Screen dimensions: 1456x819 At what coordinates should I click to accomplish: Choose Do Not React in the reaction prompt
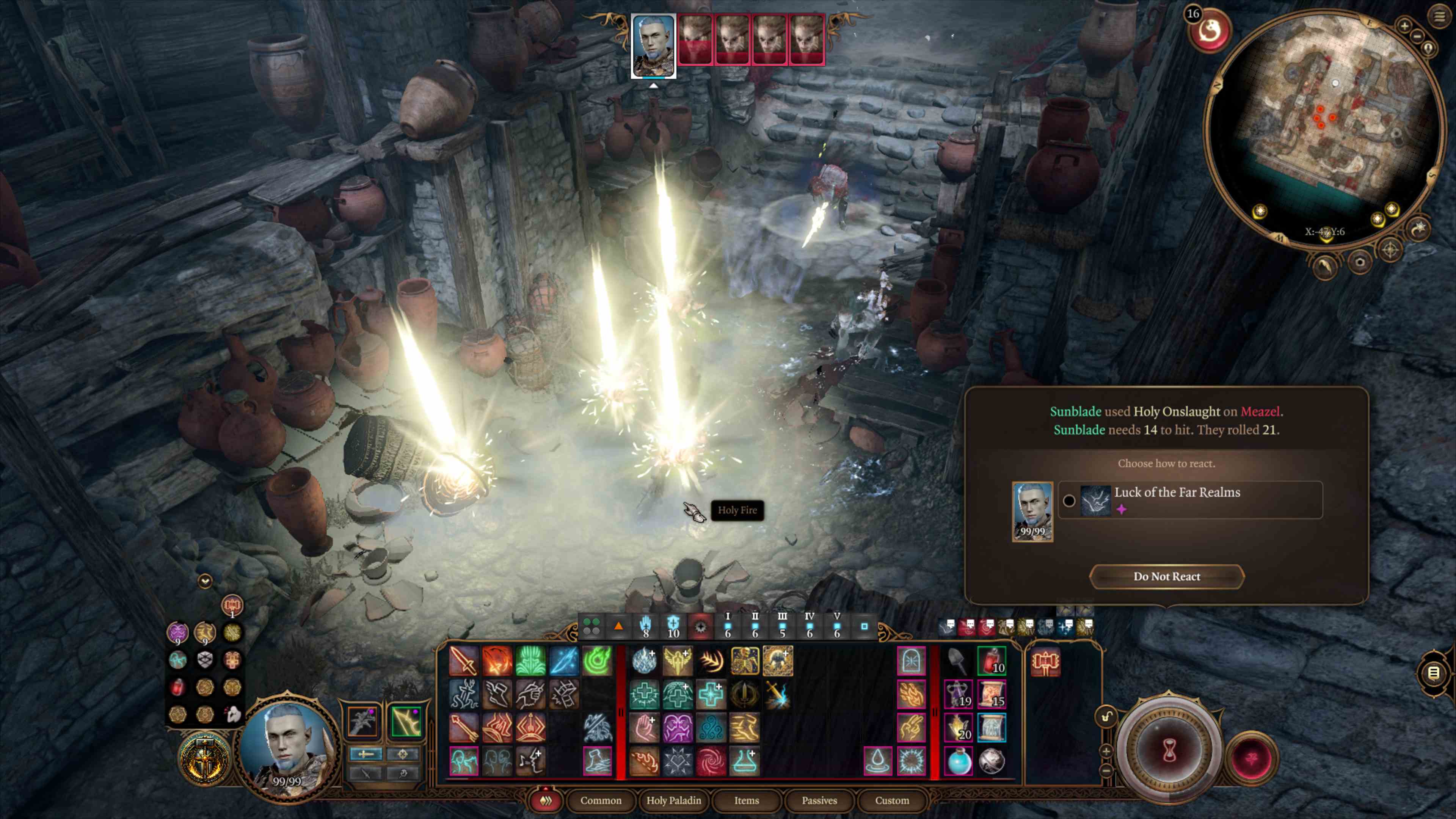pos(1167,576)
